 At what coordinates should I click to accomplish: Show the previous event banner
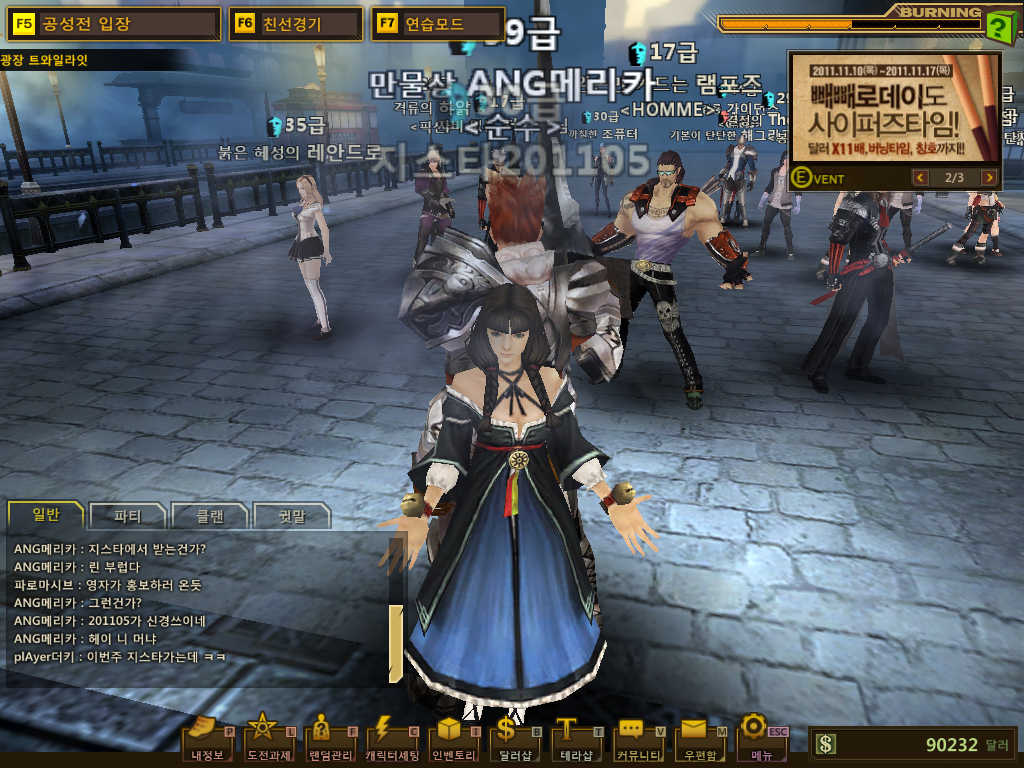921,178
